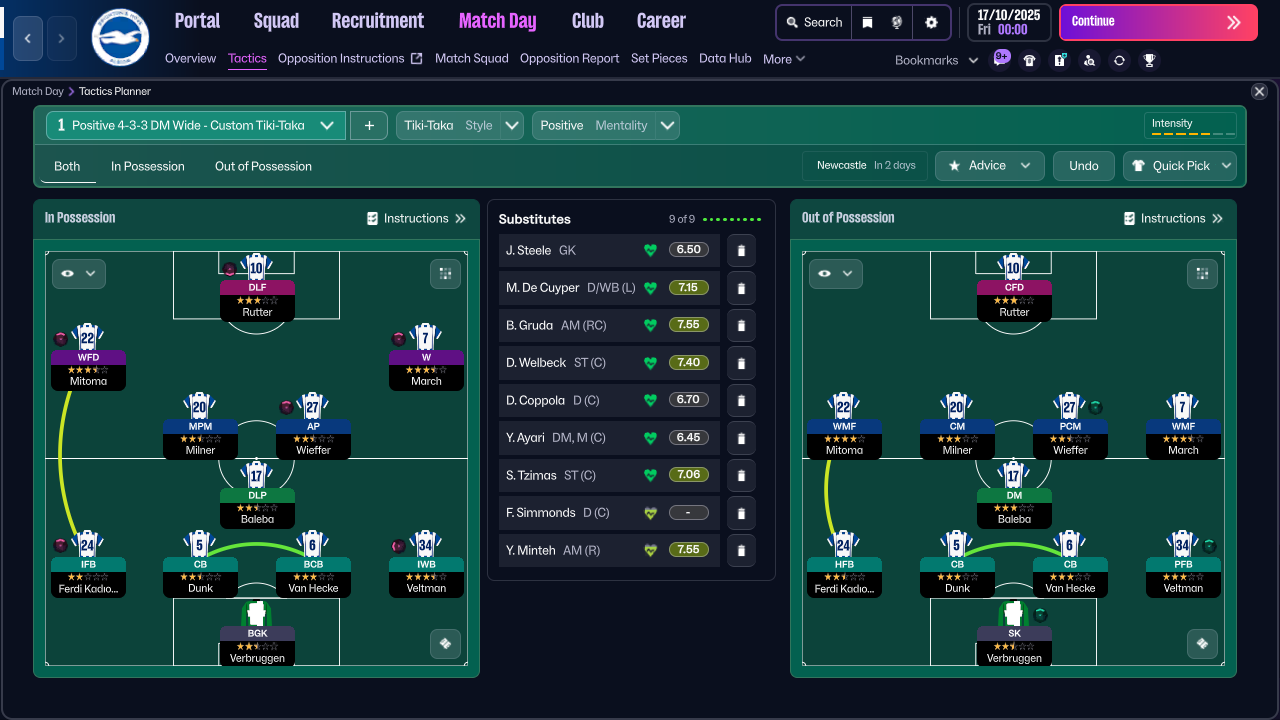The height and width of the screenshot is (720, 1280).
Task: Click the formation grid toggle on the right pitch
Action: (1202, 273)
